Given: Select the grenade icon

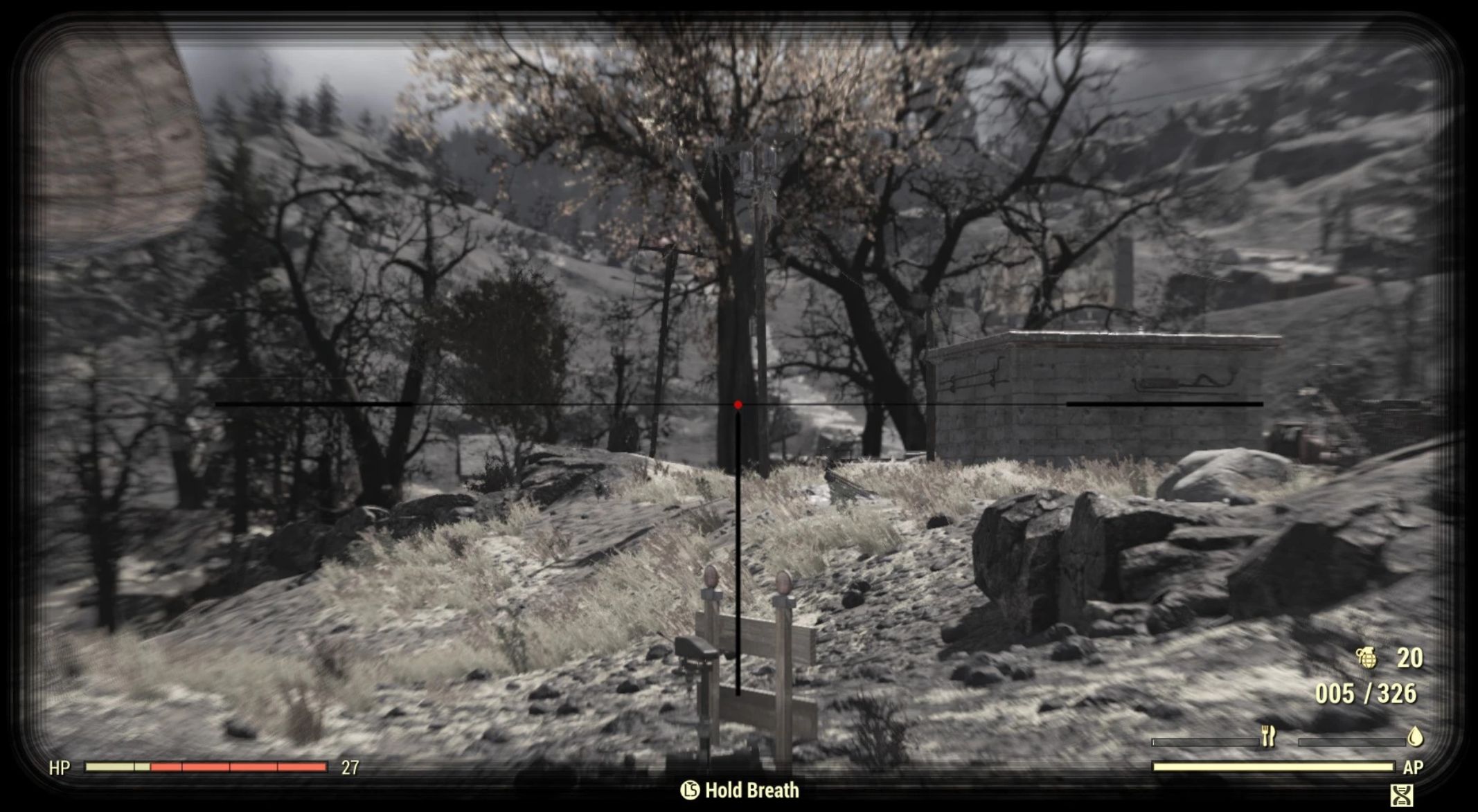Looking at the screenshot, I should point(1367,658).
